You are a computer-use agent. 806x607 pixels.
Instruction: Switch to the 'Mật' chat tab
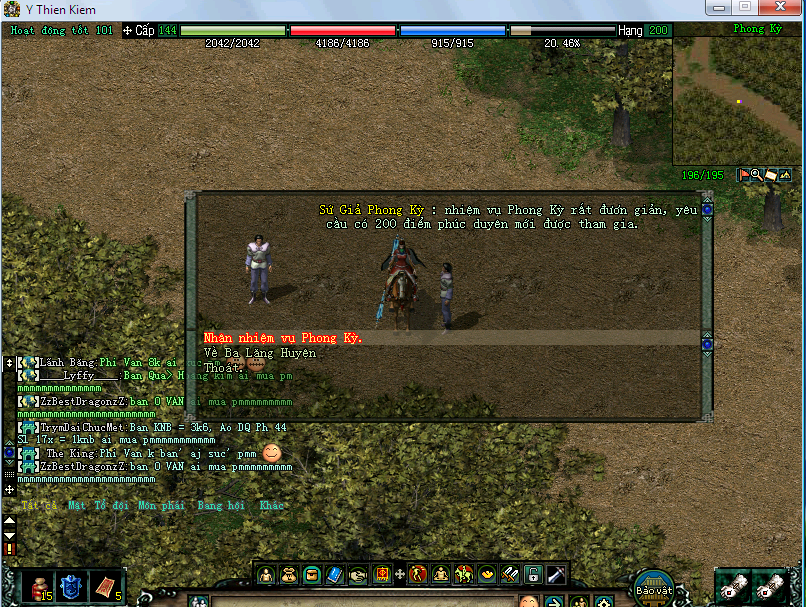[77, 506]
